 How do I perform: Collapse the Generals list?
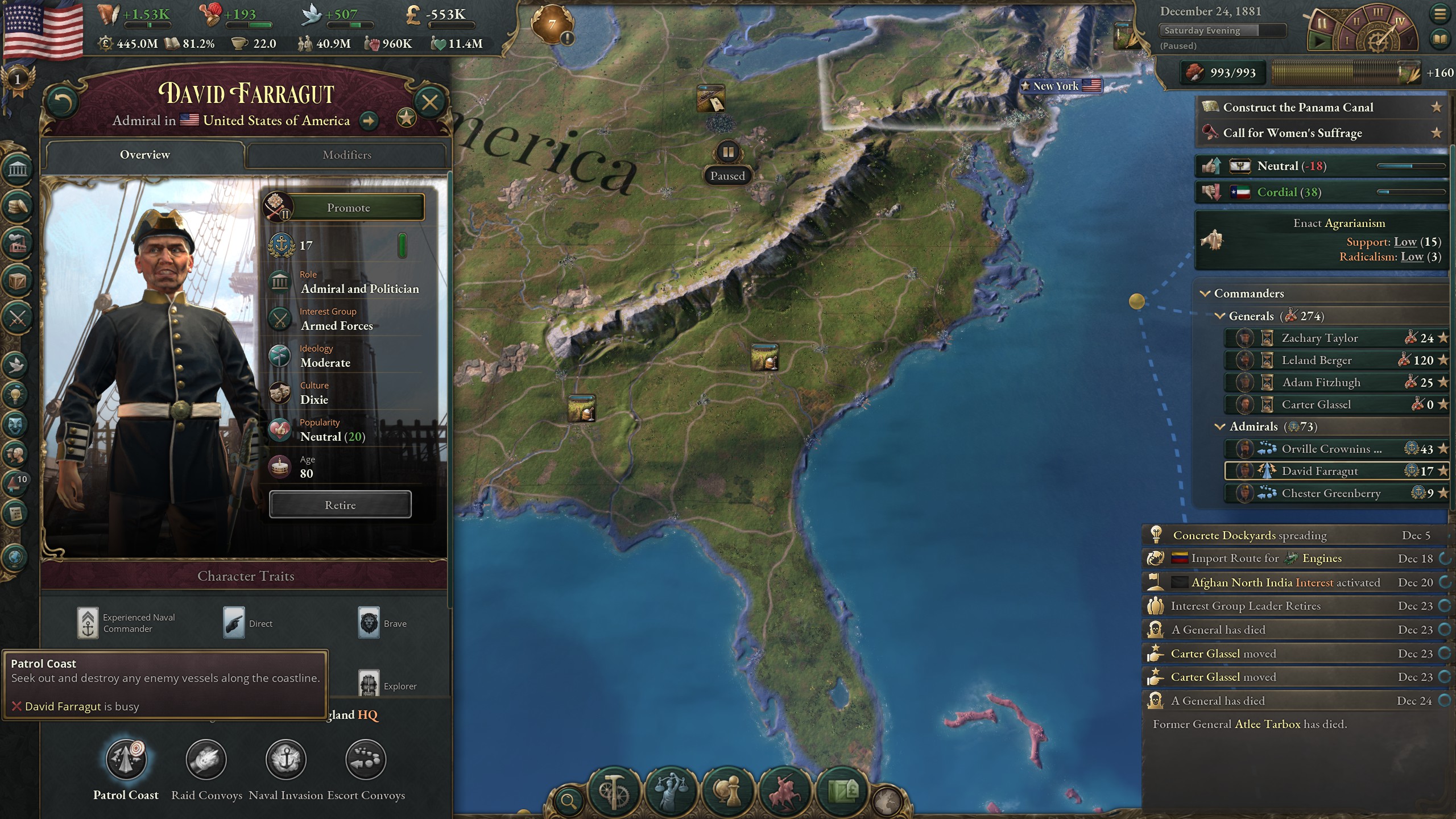click(1221, 316)
